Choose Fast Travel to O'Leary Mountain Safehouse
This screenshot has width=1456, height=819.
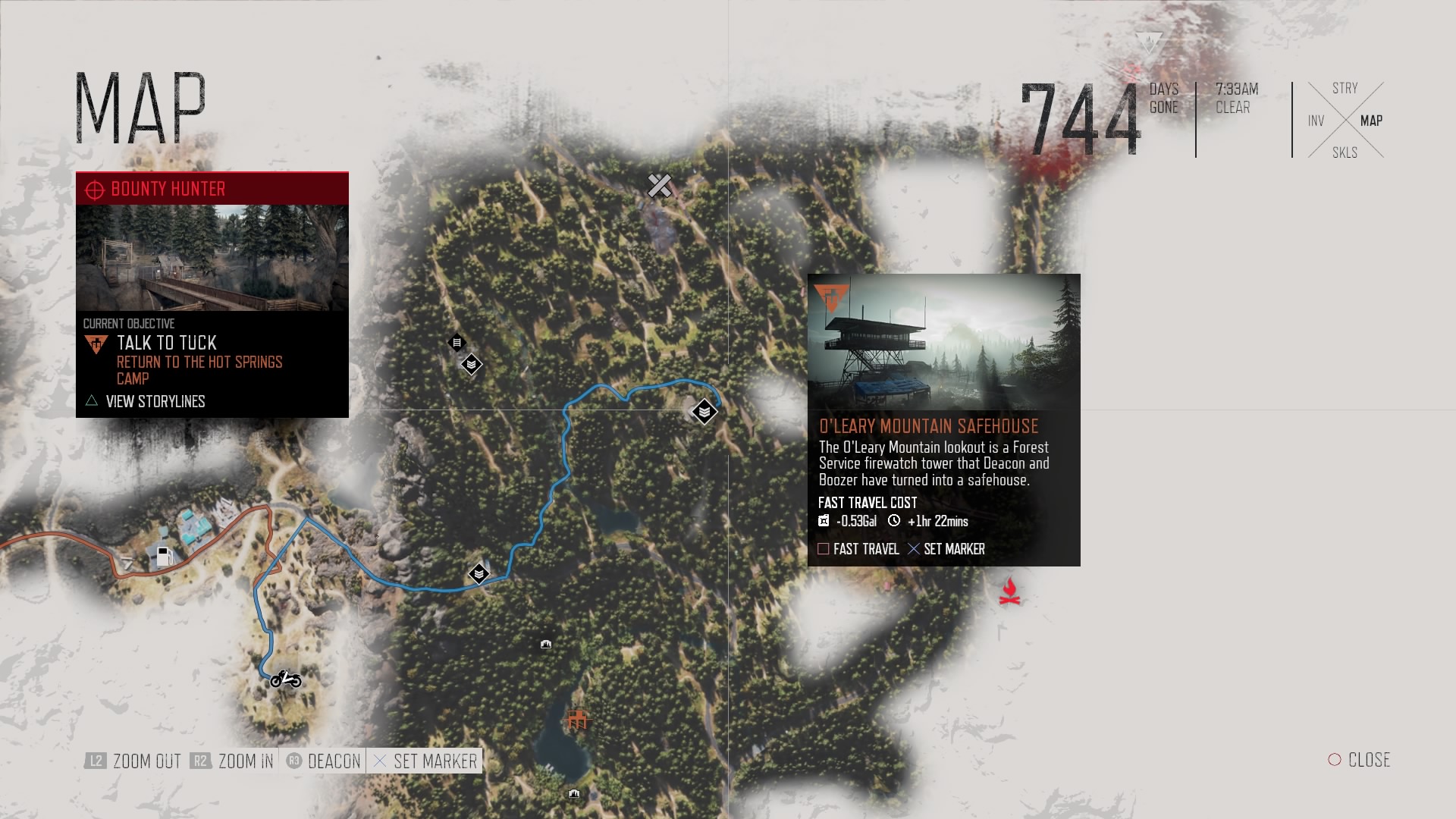(x=858, y=549)
